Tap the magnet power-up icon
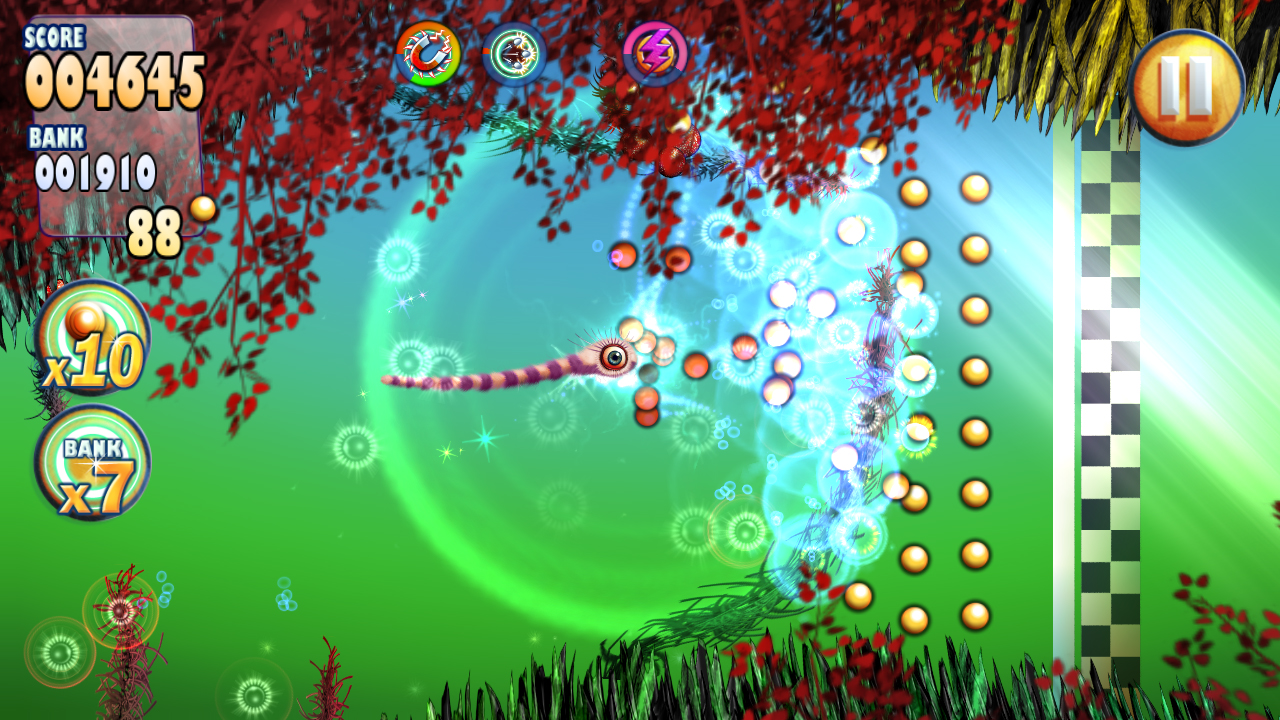The image size is (1280, 720). 428,54
